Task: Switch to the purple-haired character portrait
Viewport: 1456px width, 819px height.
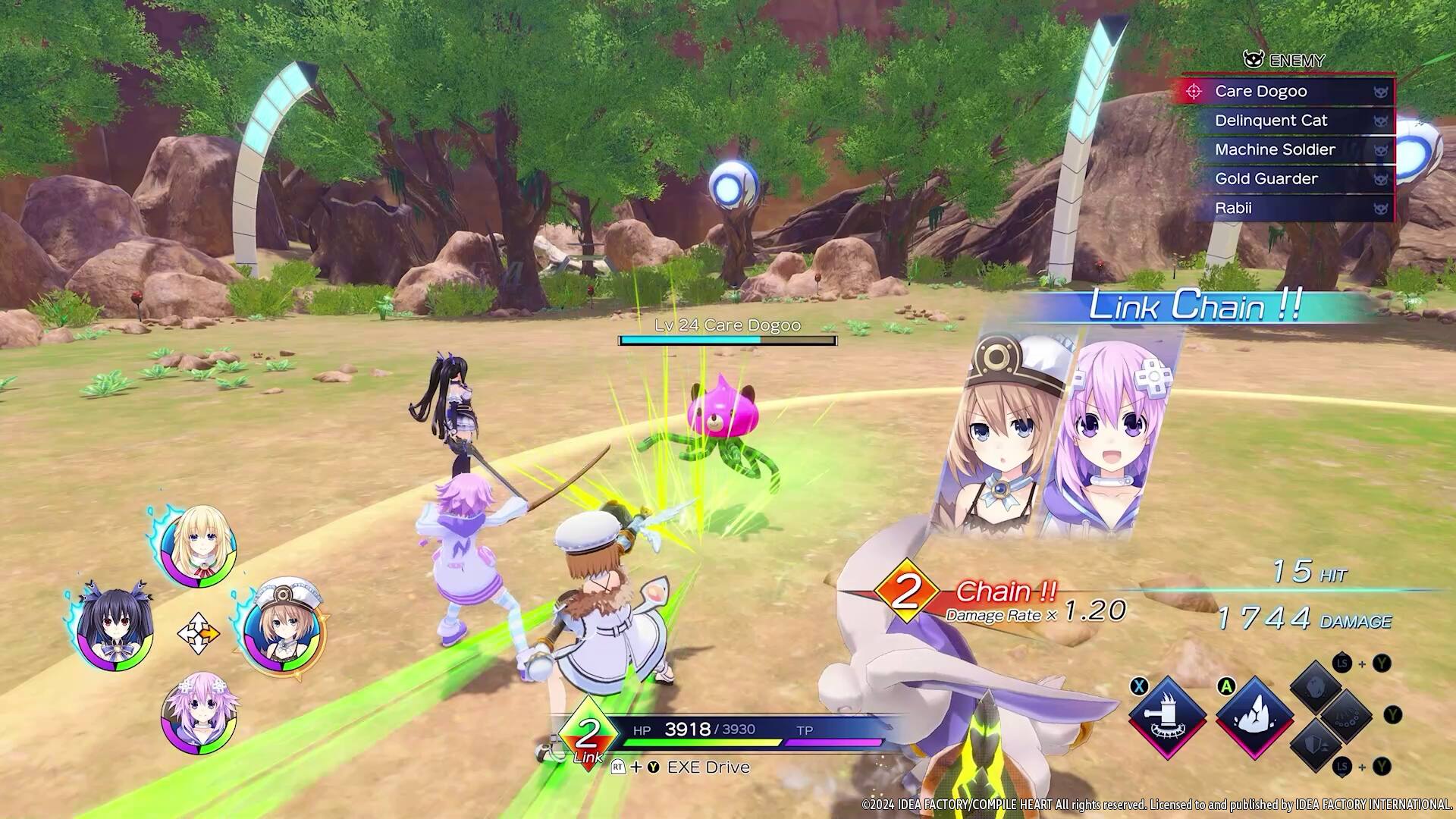Action: (x=199, y=714)
